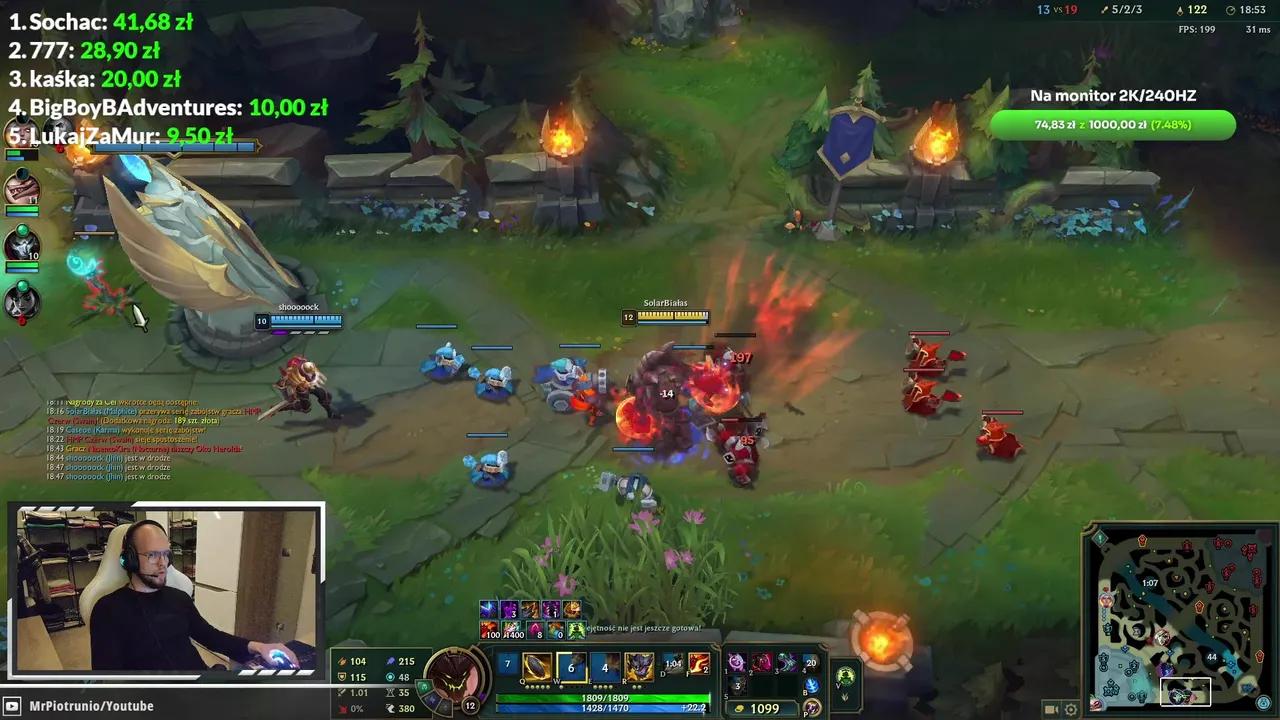
Task: Click the green donation goal progress bar
Action: [x=1115, y=125]
